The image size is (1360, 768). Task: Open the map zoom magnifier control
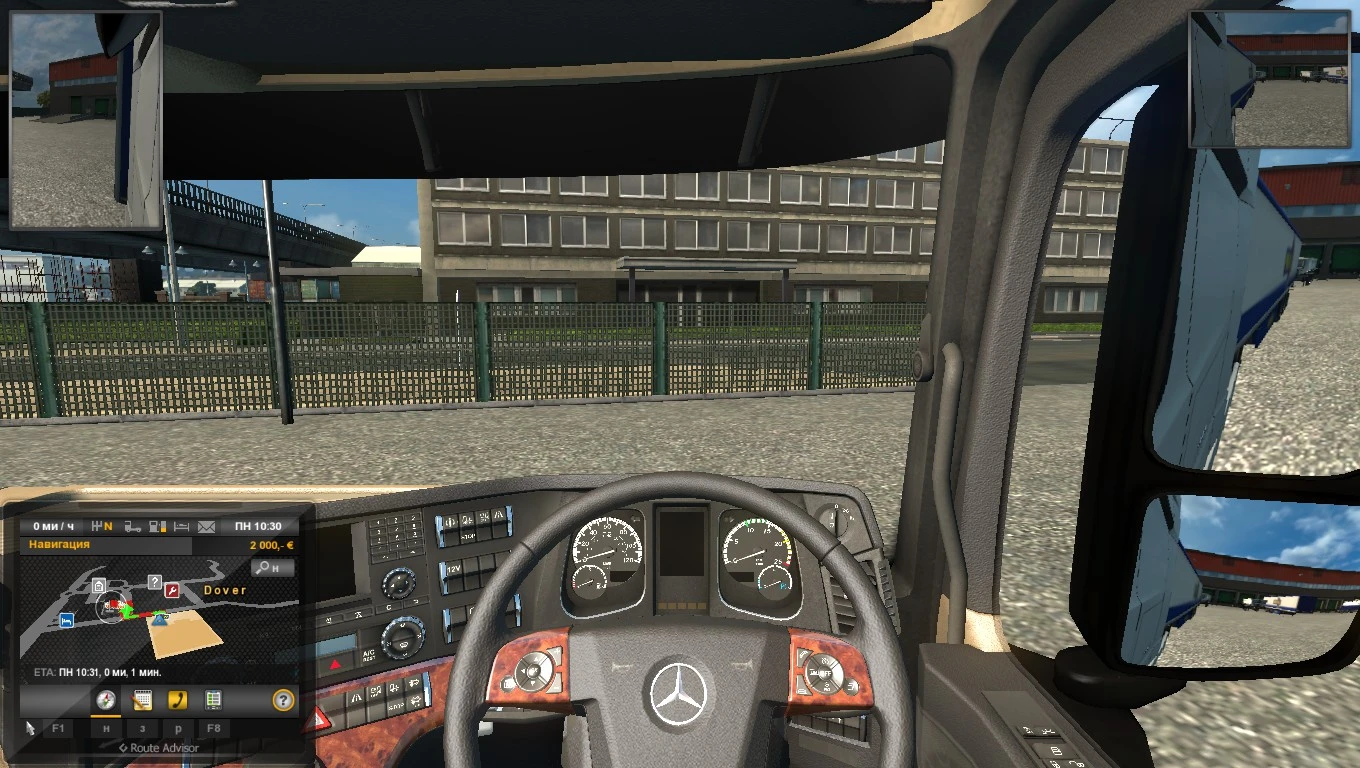[x=272, y=568]
